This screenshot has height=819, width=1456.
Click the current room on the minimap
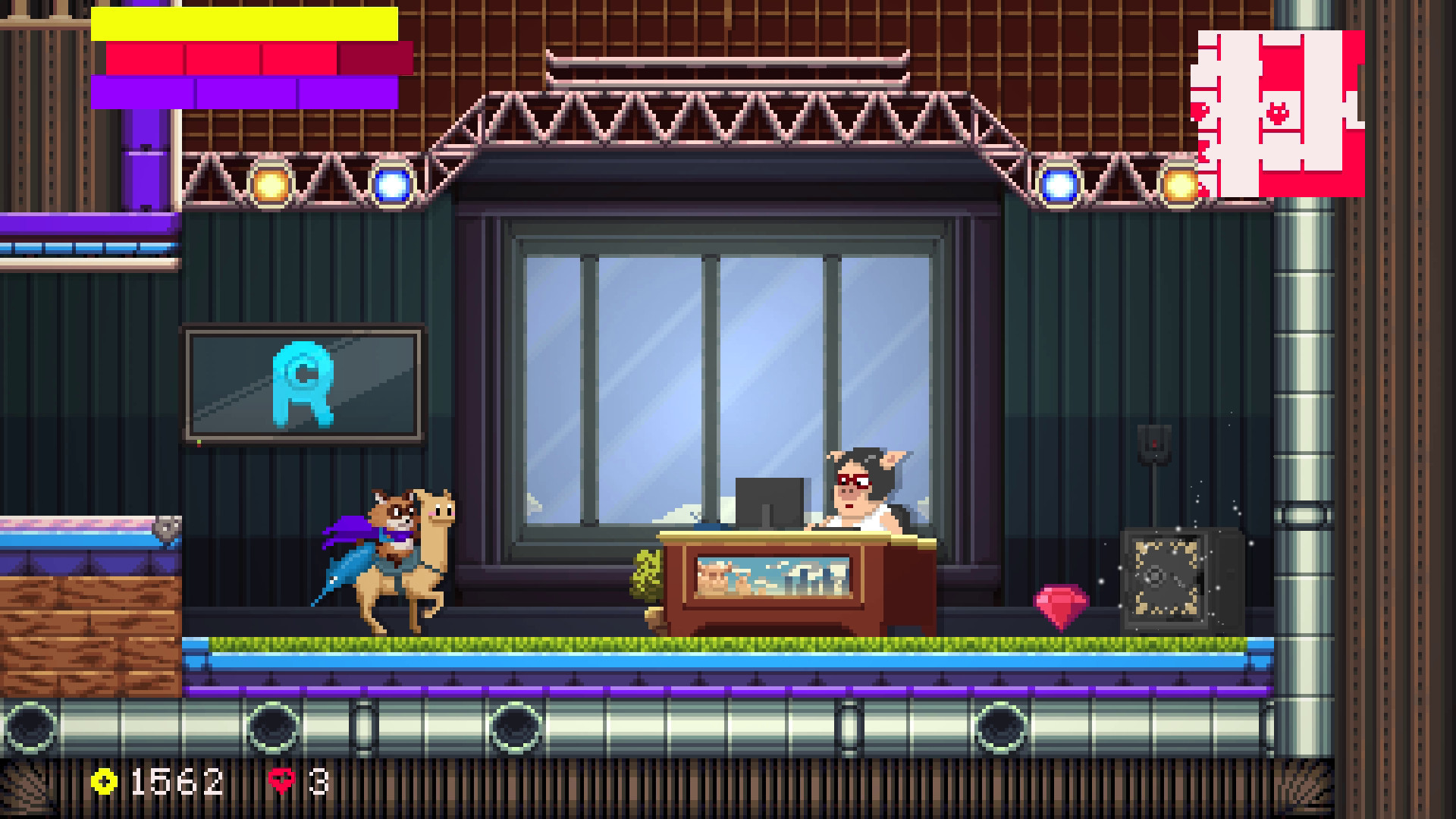tap(1282, 110)
